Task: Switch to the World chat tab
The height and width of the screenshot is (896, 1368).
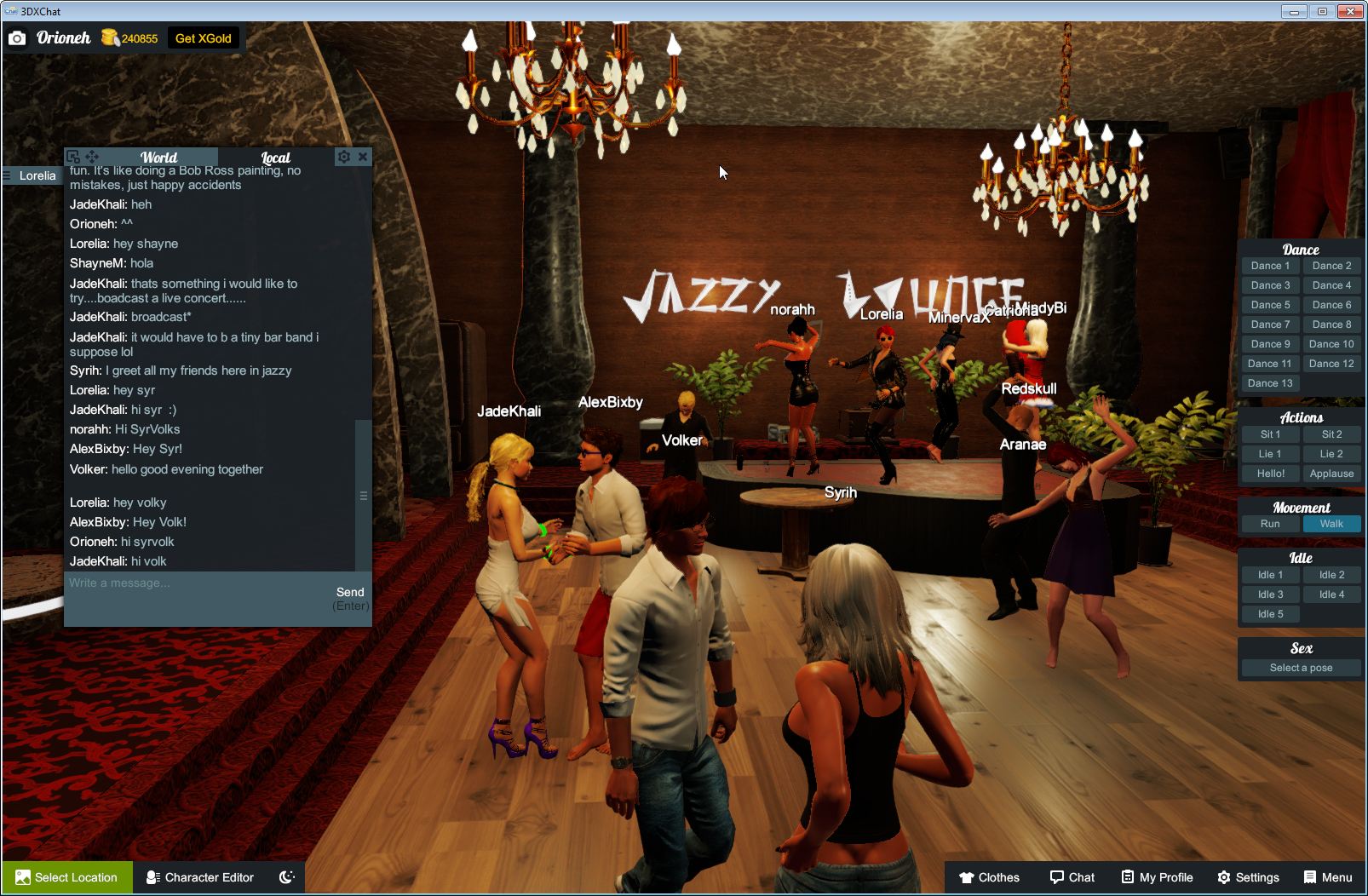Action: click(159, 158)
